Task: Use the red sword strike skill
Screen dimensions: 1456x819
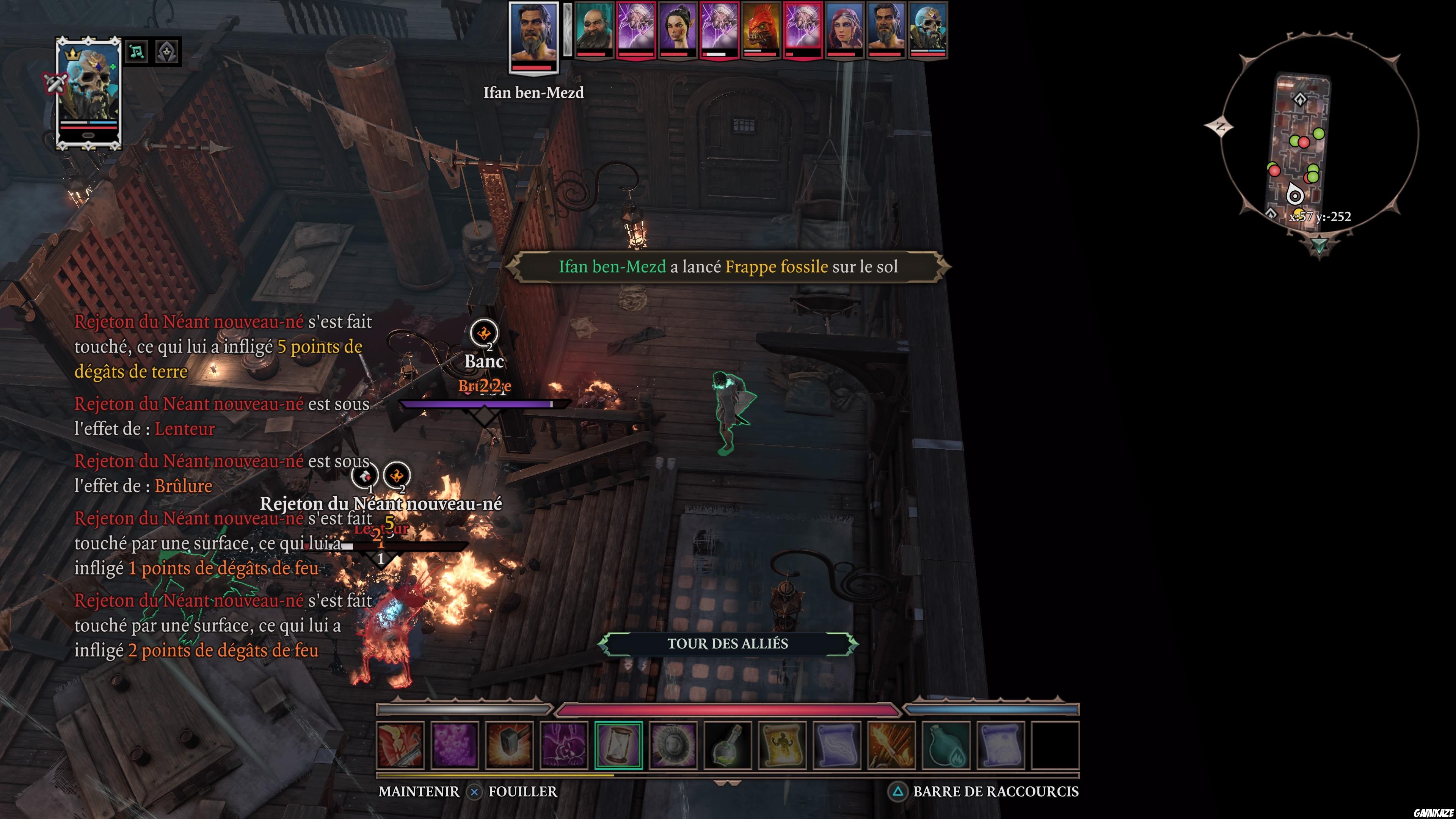Action: point(400,745)
